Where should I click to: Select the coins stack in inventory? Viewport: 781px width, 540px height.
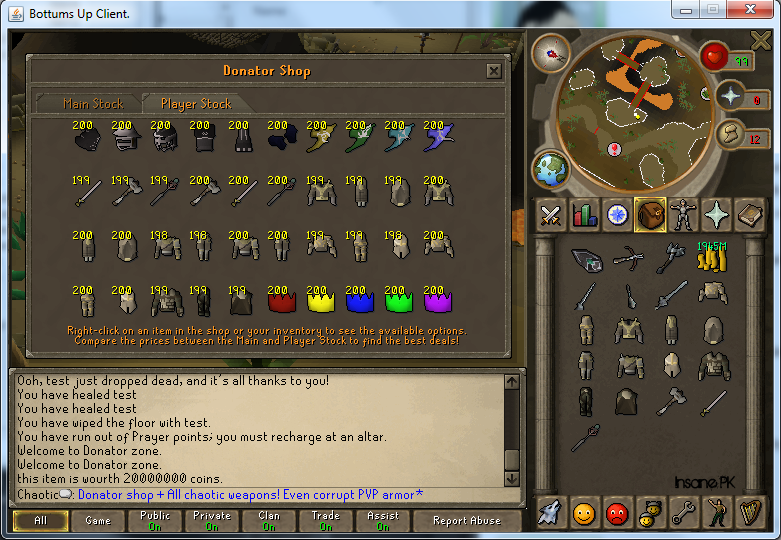[x=710, y=259]
